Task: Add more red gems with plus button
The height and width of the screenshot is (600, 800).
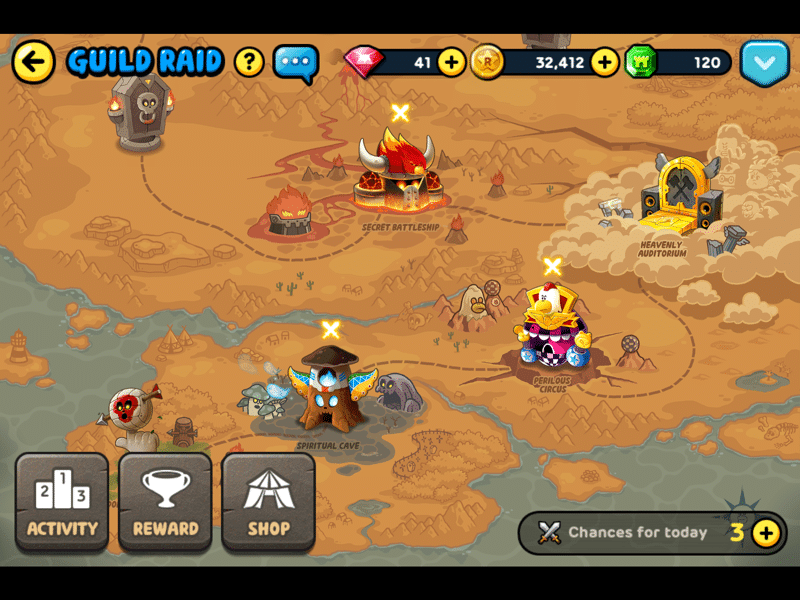Action: click(x=452, y=62)
